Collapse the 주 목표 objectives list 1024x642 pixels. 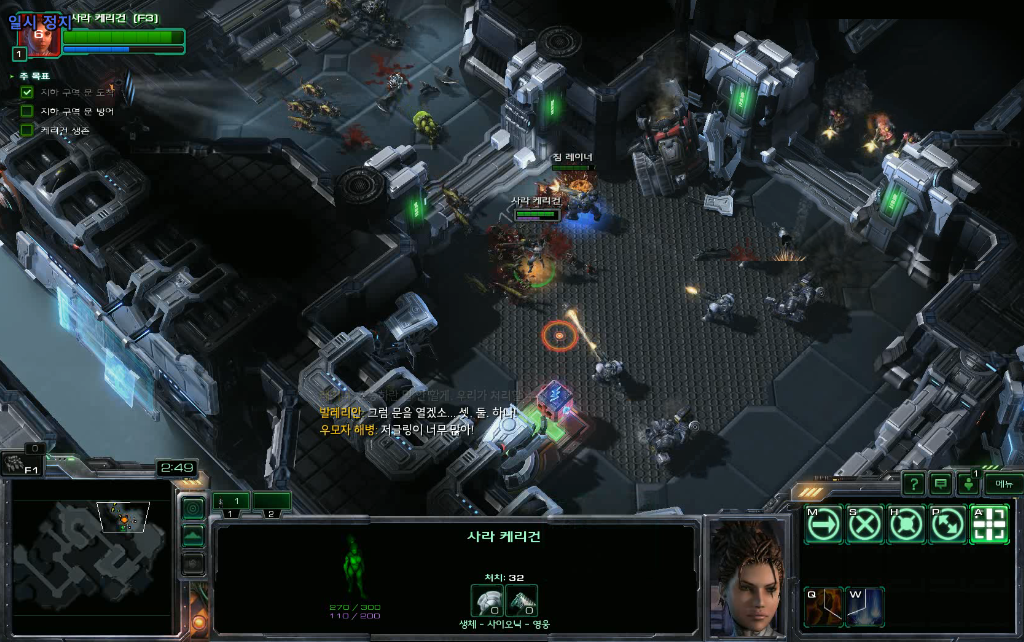click(12, 76)
